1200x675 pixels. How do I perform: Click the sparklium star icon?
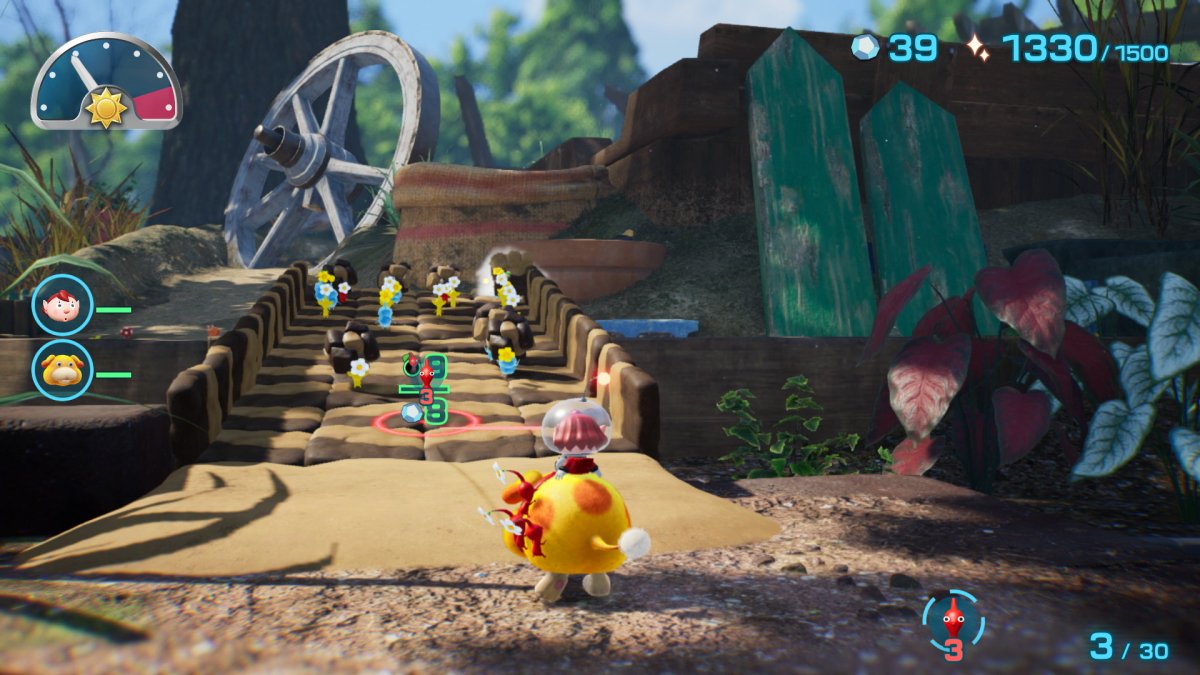pos(976,47)
